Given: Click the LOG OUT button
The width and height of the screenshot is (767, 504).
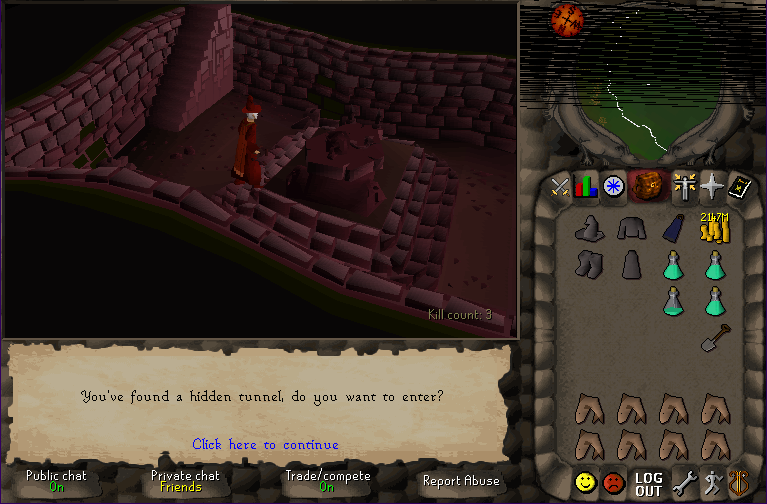Looking at the screenshot, I should tap(648, 484).
